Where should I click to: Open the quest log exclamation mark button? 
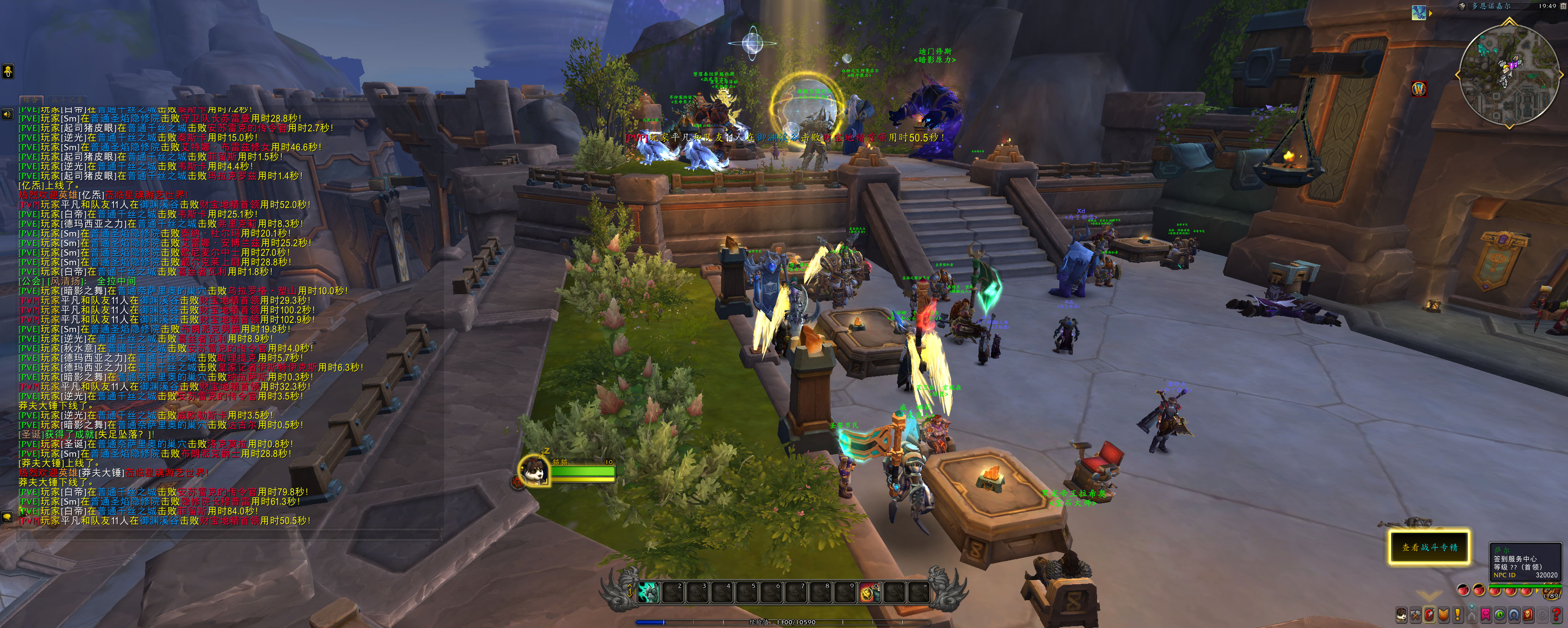1458,615
